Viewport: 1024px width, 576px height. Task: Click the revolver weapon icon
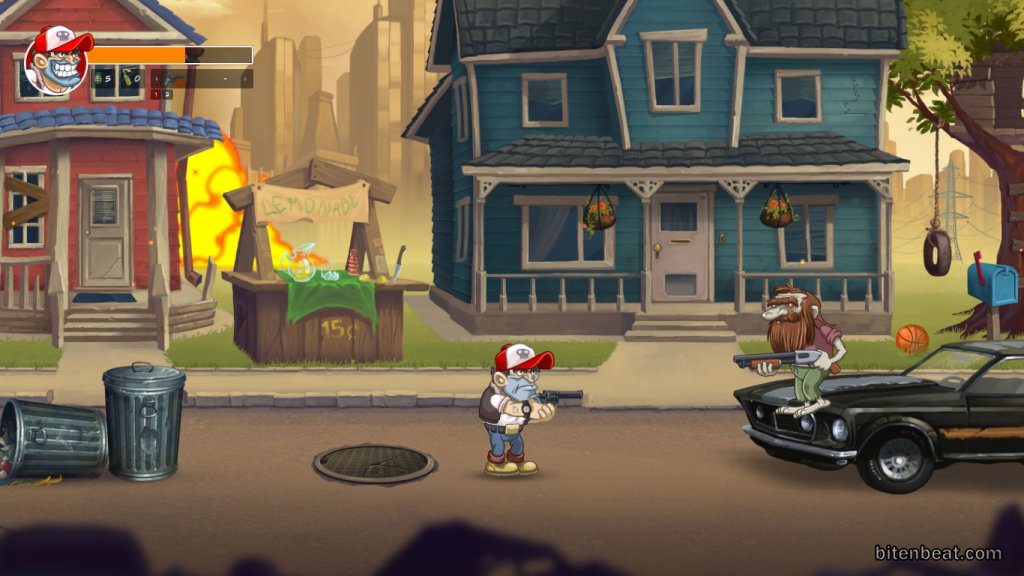[x=172, y=79]
